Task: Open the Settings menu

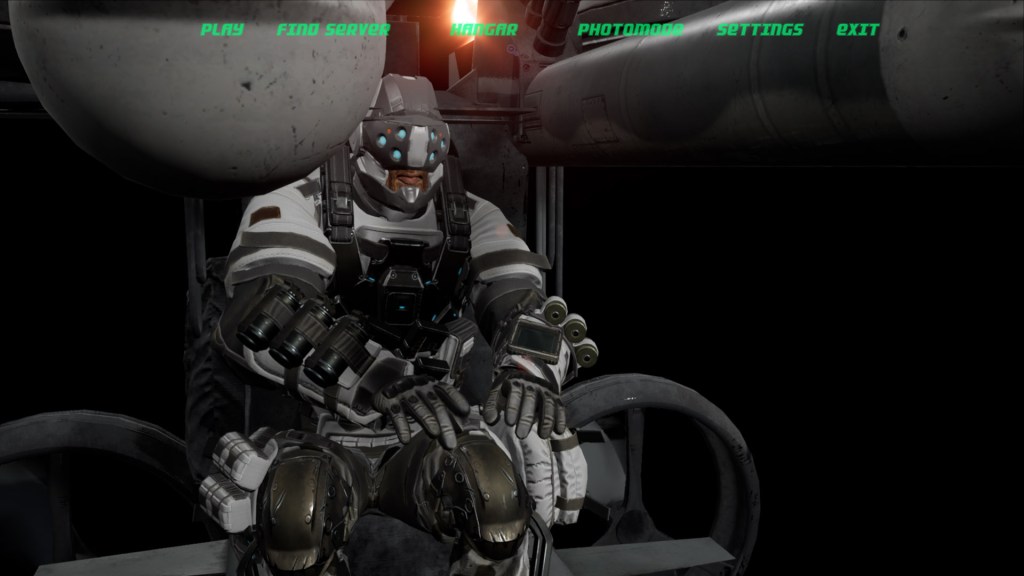Action: click(x=760, y=30)
